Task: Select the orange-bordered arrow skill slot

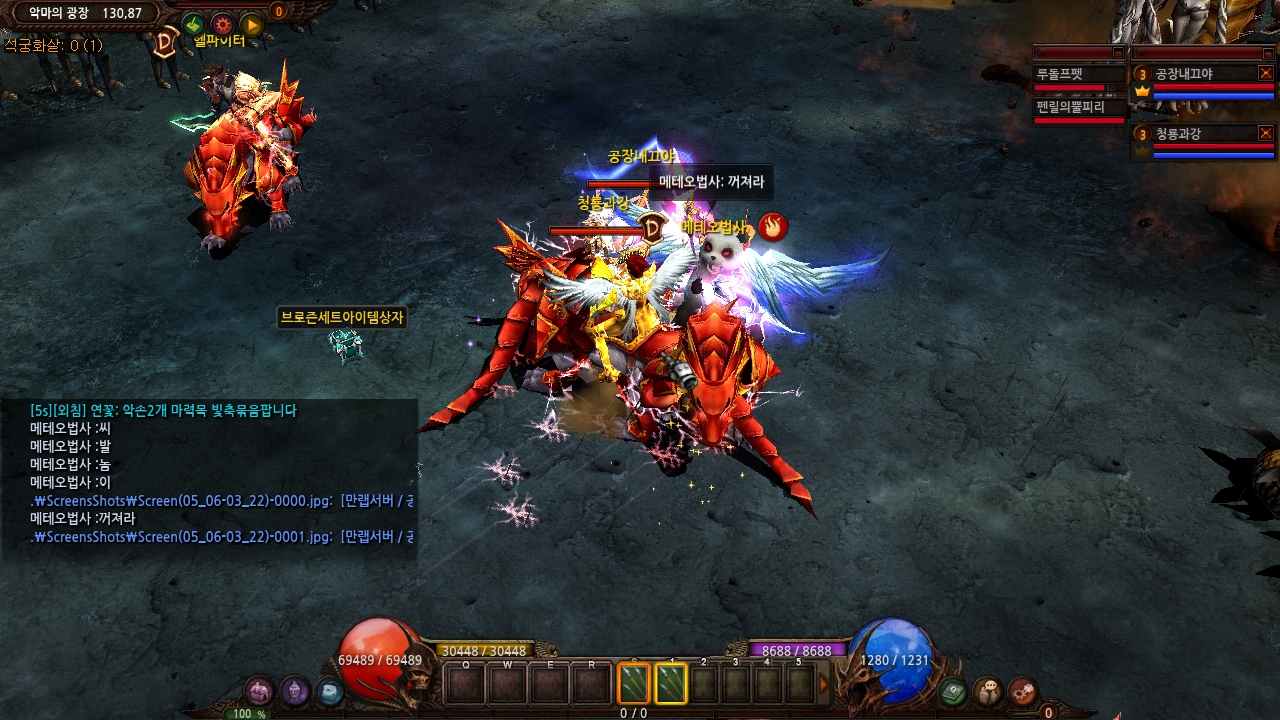Action: pyautogui.click(x=634, y=684)
